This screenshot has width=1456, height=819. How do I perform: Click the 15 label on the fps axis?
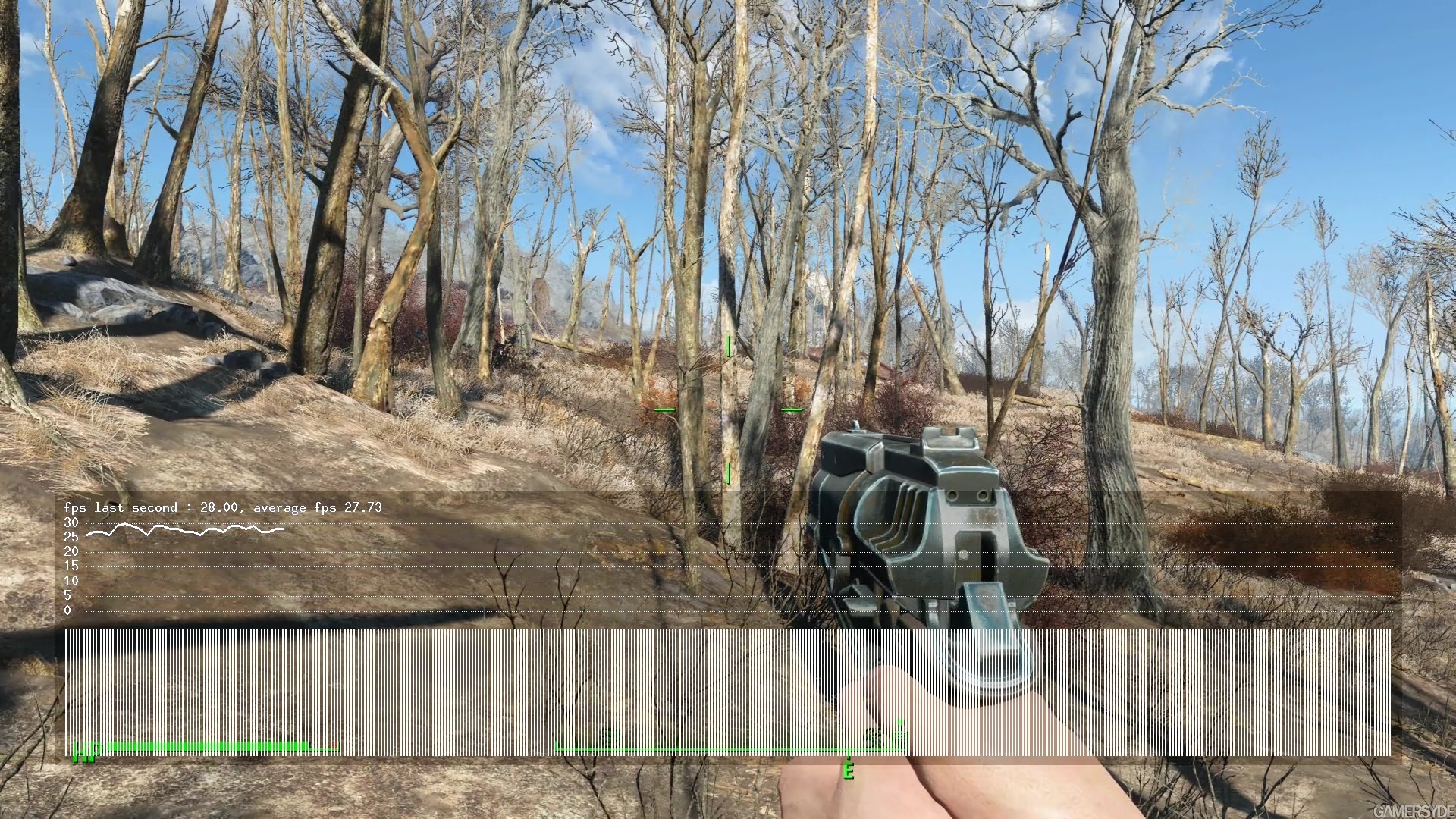coord(71,565)
